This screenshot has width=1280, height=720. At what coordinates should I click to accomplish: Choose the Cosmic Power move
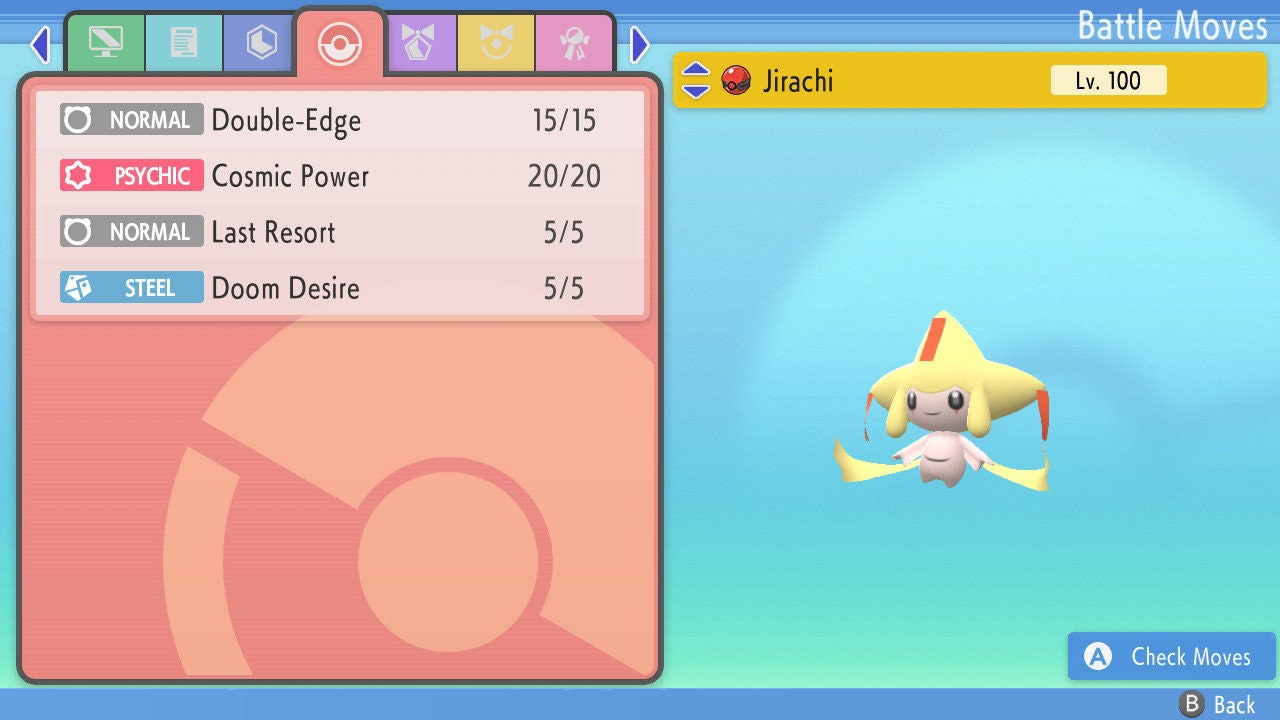(x=340, y=177)
